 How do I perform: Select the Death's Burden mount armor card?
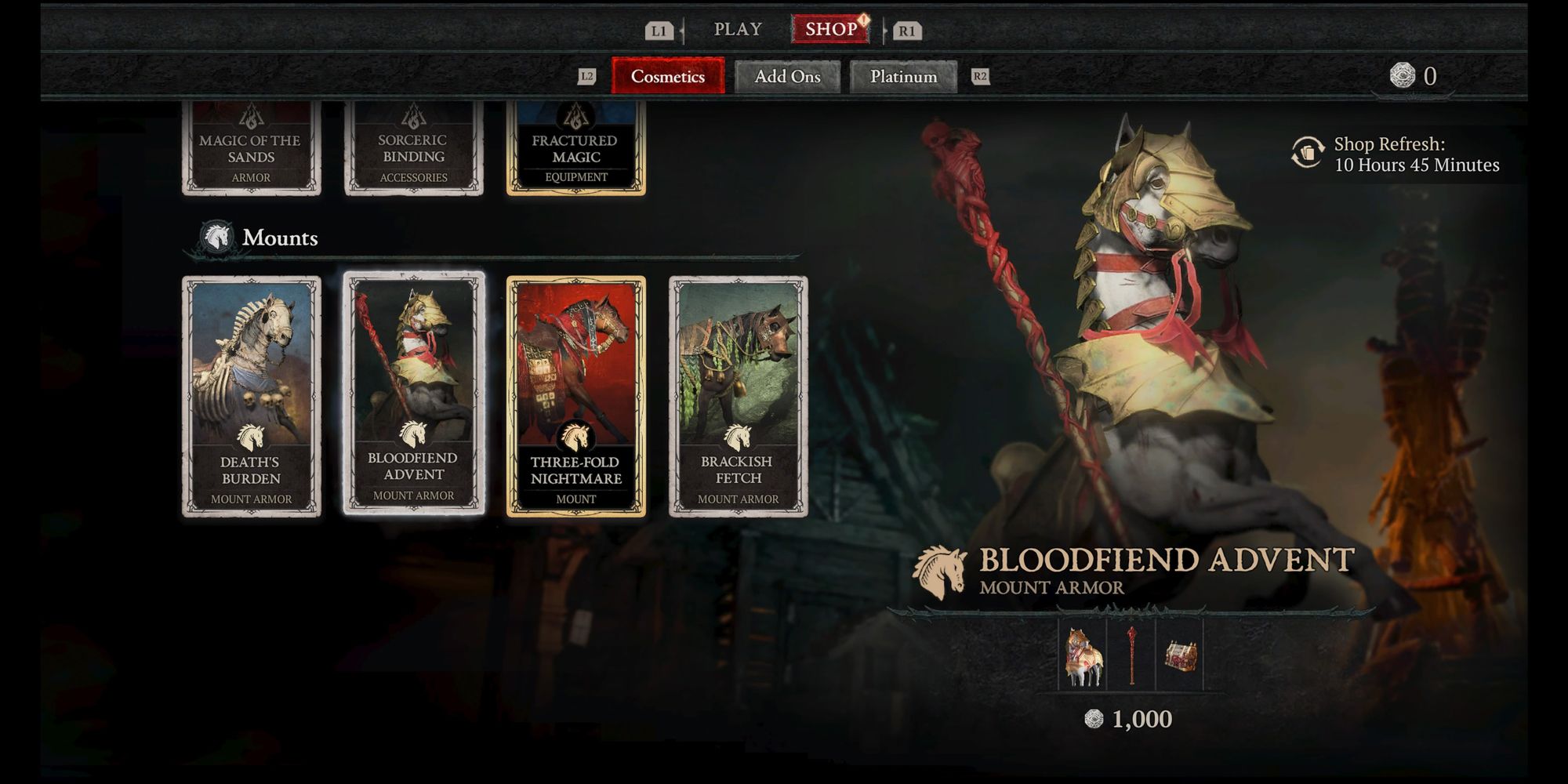(251, 396)
